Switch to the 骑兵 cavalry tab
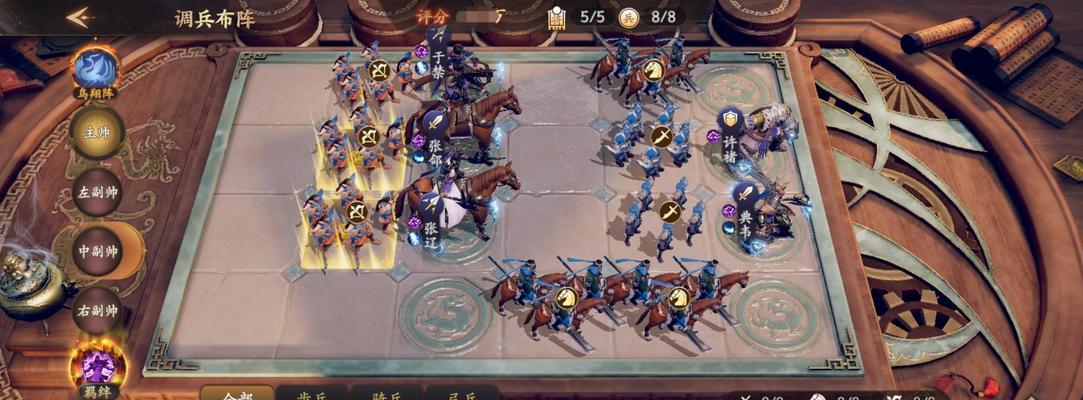 click(386, 393)
